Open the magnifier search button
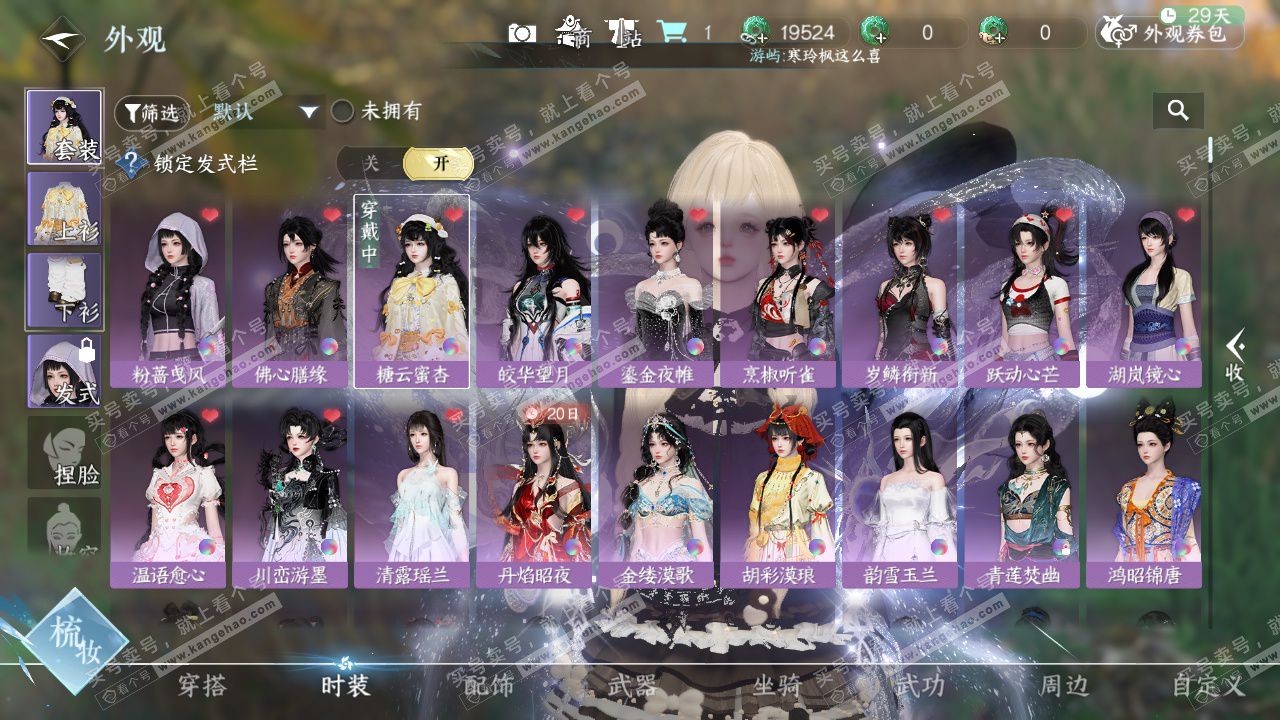Viewport: 1280px width, 720px height. (x=1178, y=111)
